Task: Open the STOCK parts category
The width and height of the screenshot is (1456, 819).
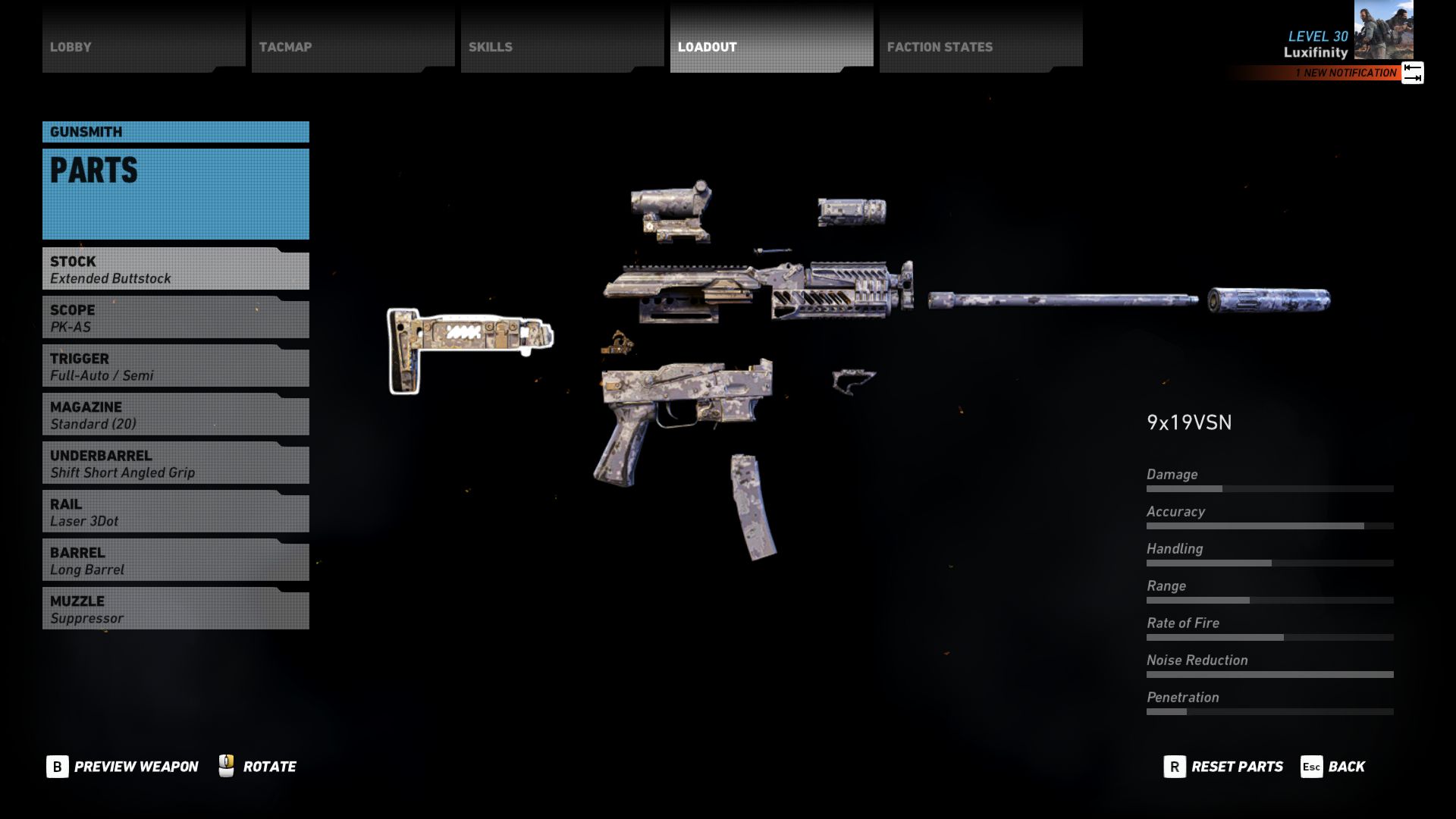Action: 174,270
